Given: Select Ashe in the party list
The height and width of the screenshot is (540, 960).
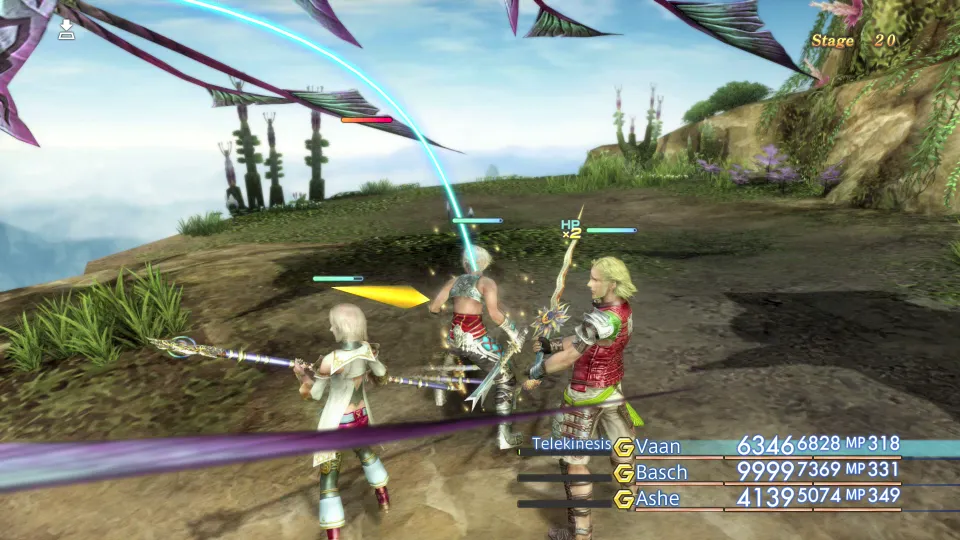Looking at the screenshot, I should (659, 498).
